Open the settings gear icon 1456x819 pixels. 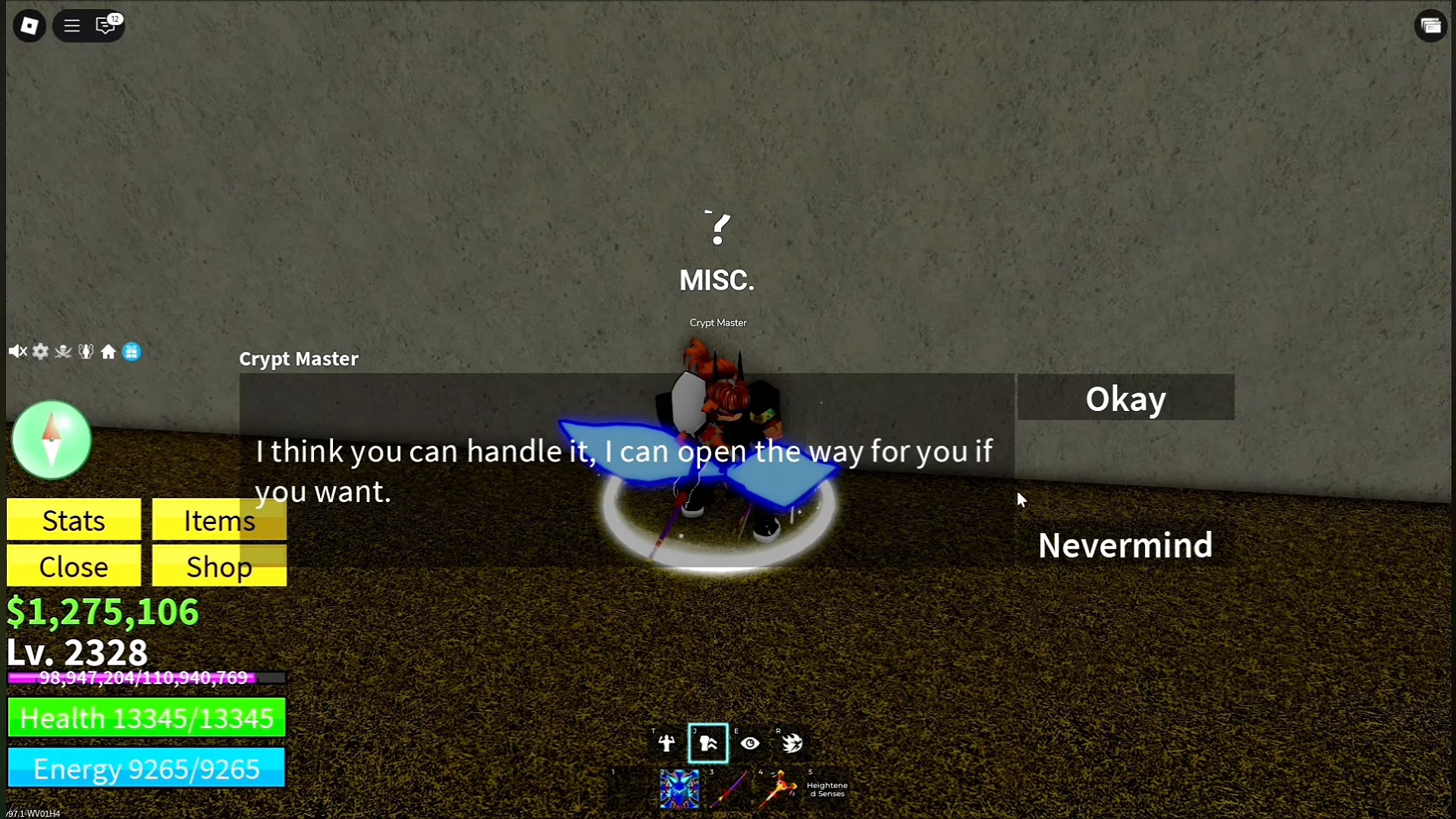click(x=40, y=351)
